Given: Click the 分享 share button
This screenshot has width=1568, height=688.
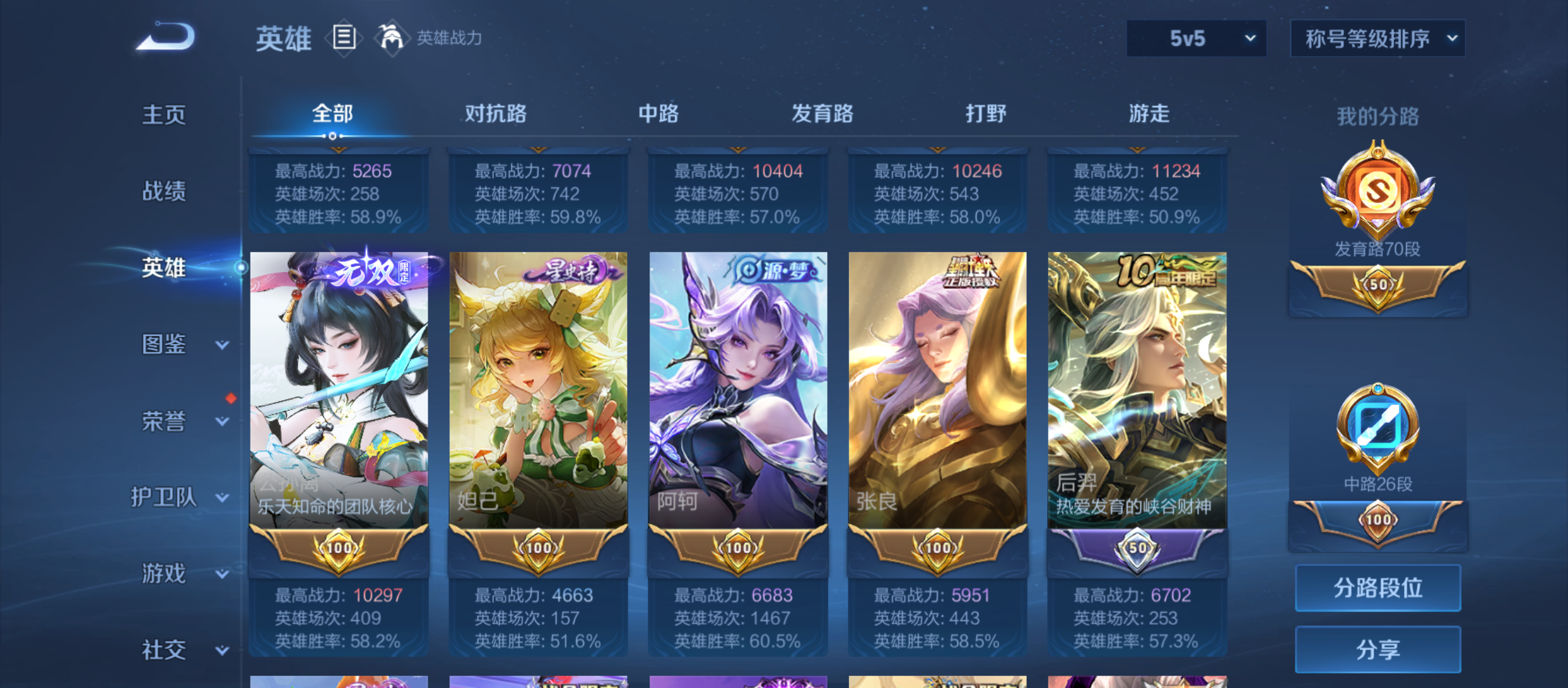Looking at the screenshot, I should pos(1378,649).
